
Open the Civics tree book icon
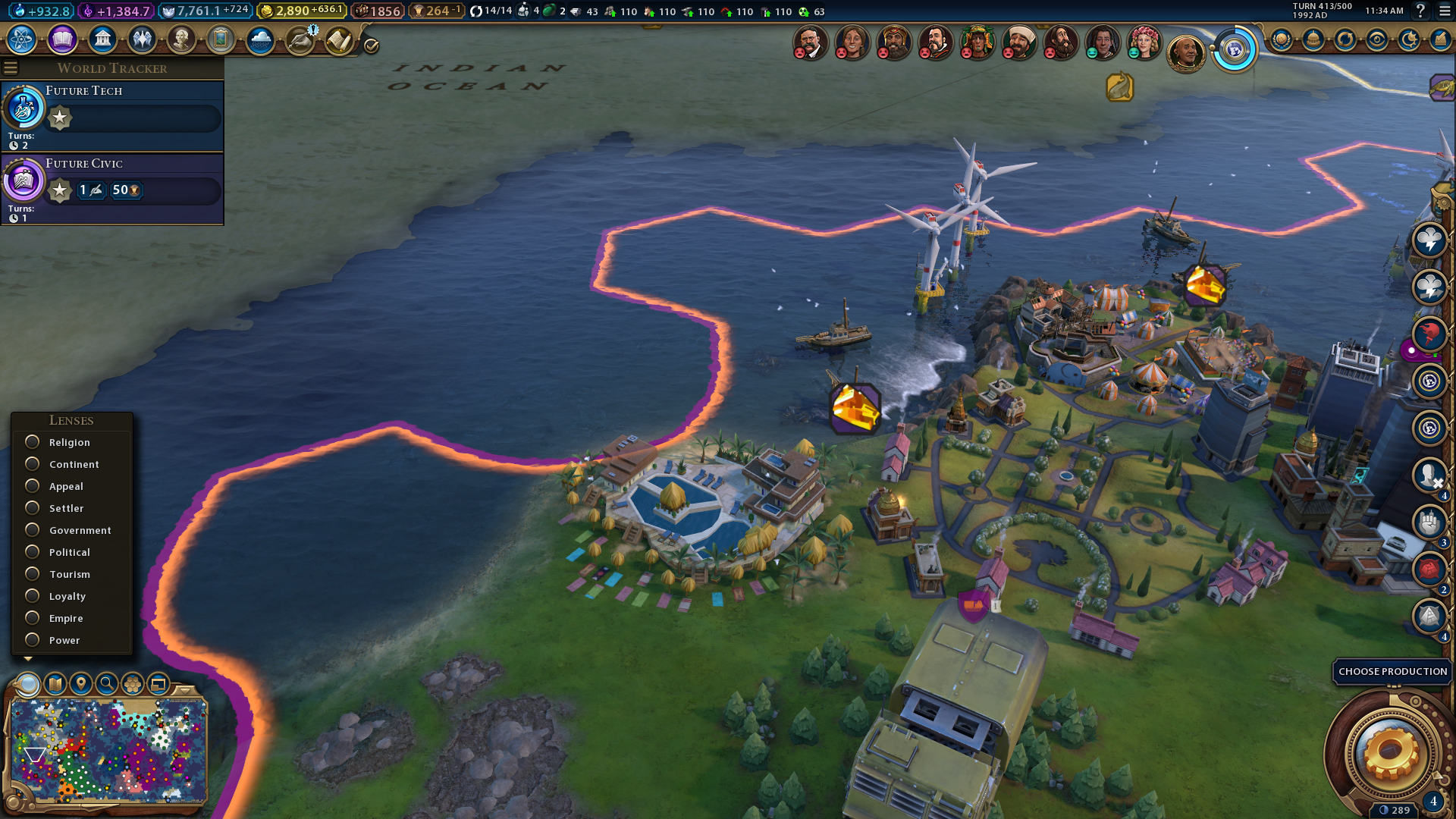tap(62, 39)
